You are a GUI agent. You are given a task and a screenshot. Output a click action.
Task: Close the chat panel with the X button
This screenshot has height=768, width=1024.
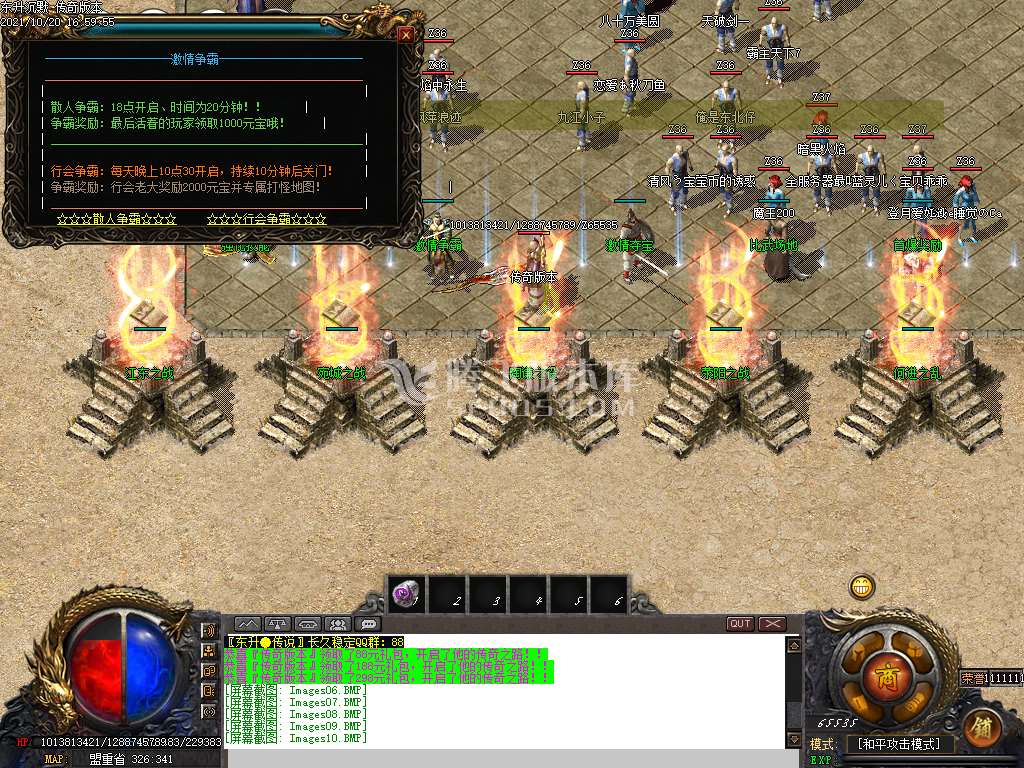coord(772,624)
